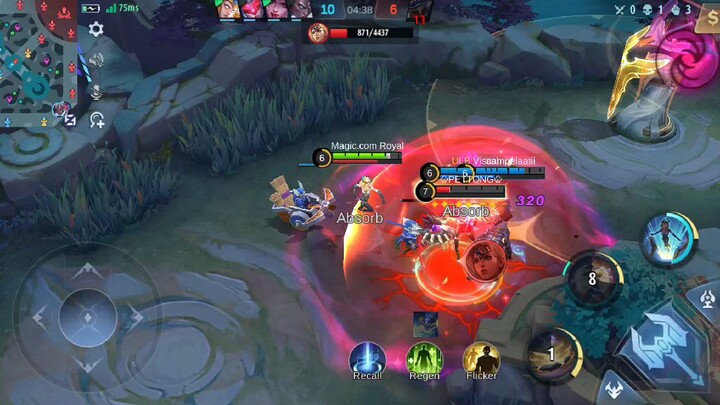Screen dimensions: 720x405
Task: Tap the swap icon at minimap corner
Action: pos(70,118)
